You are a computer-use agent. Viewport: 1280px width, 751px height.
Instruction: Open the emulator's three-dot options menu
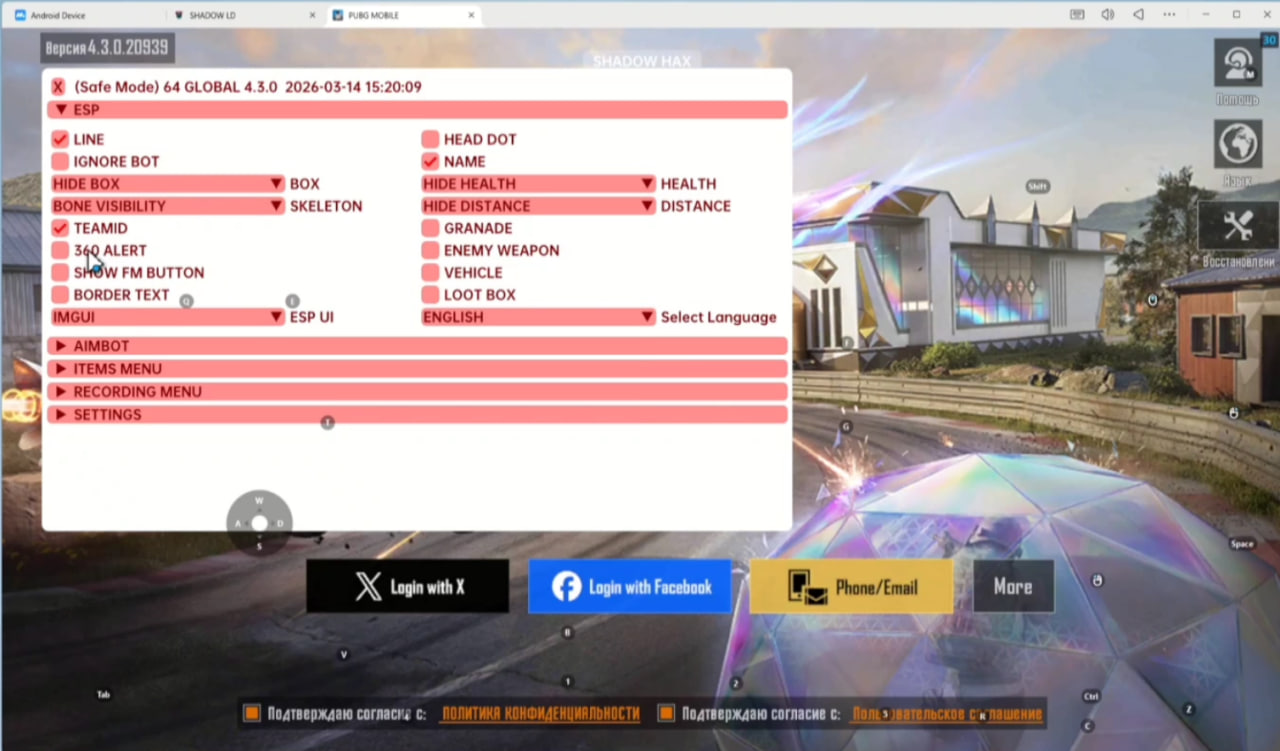[x=1168, y=14]
